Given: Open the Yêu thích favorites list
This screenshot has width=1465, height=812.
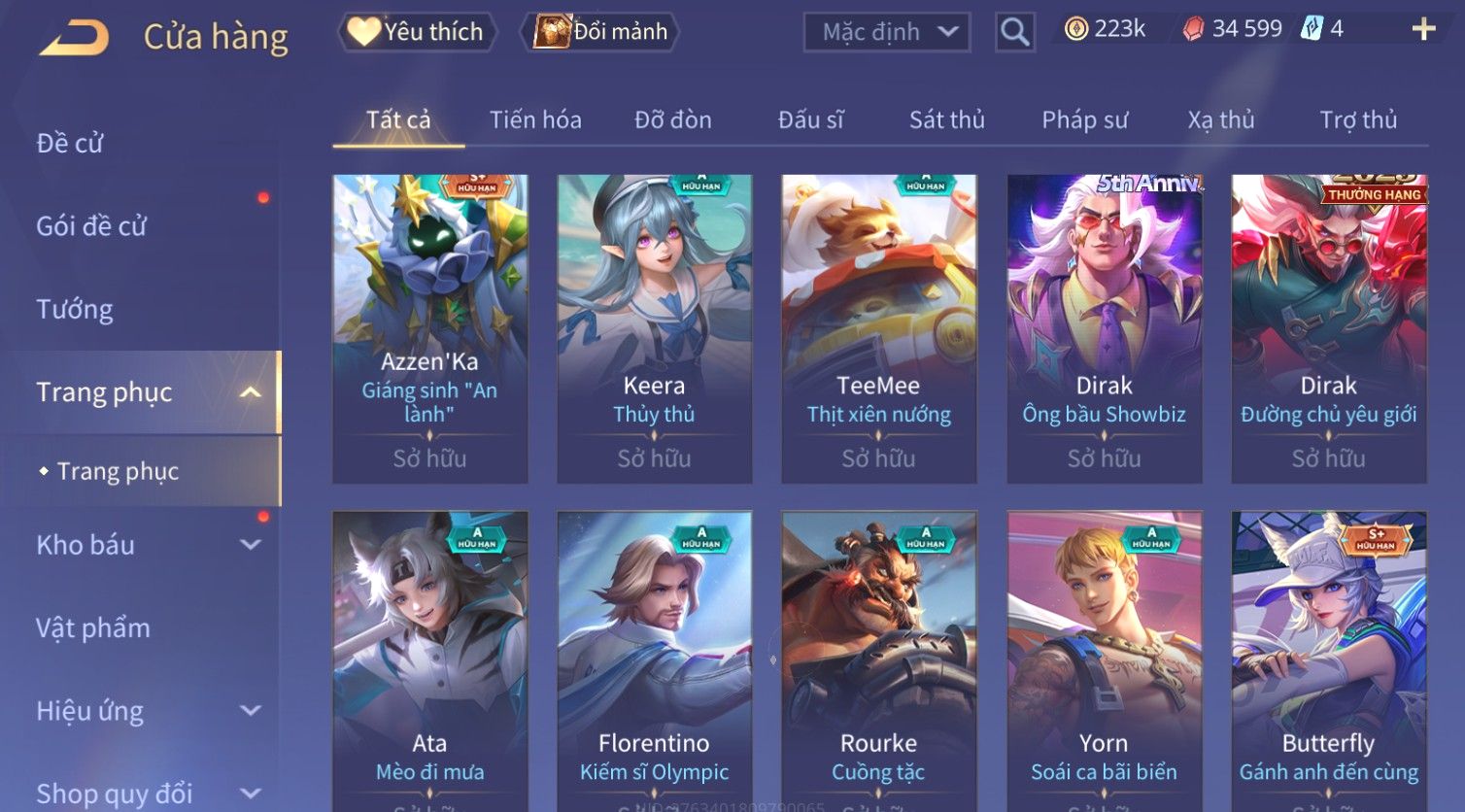Looking at the screenshot, I should click(x=417, y=32).
